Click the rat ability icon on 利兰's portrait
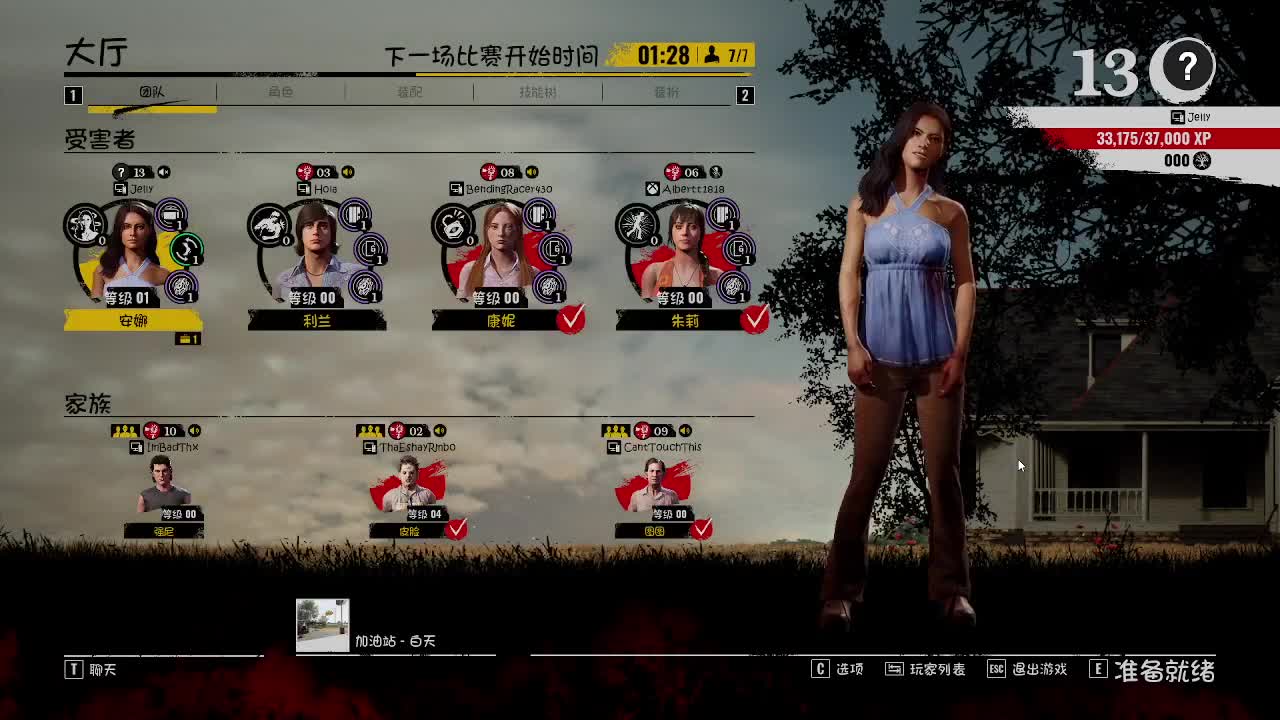This screenshot has height=720, width=1280. [271, 224]
